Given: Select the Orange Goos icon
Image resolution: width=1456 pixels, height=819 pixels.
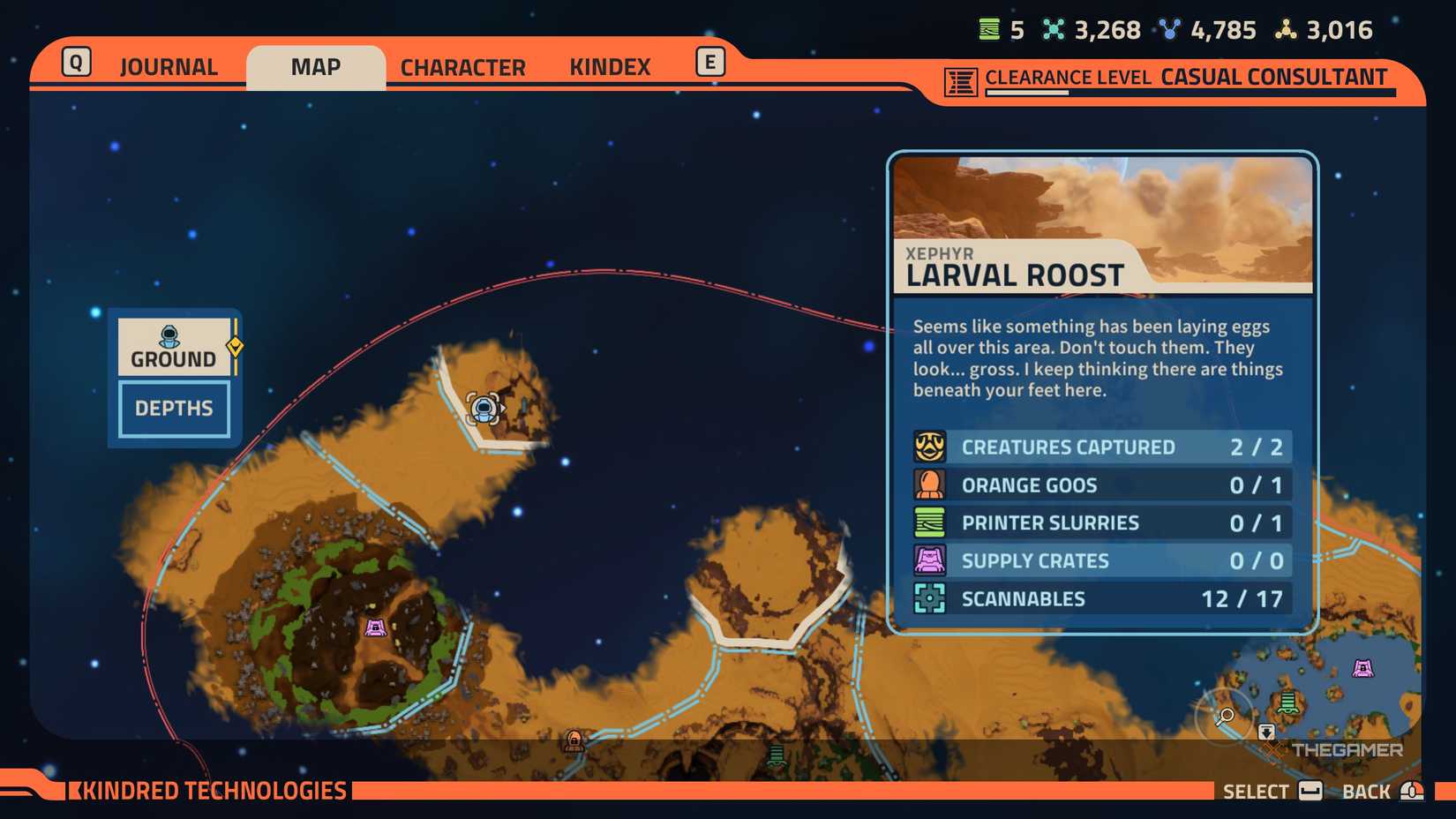Looking at the screenshot, I should coord(928,485).
